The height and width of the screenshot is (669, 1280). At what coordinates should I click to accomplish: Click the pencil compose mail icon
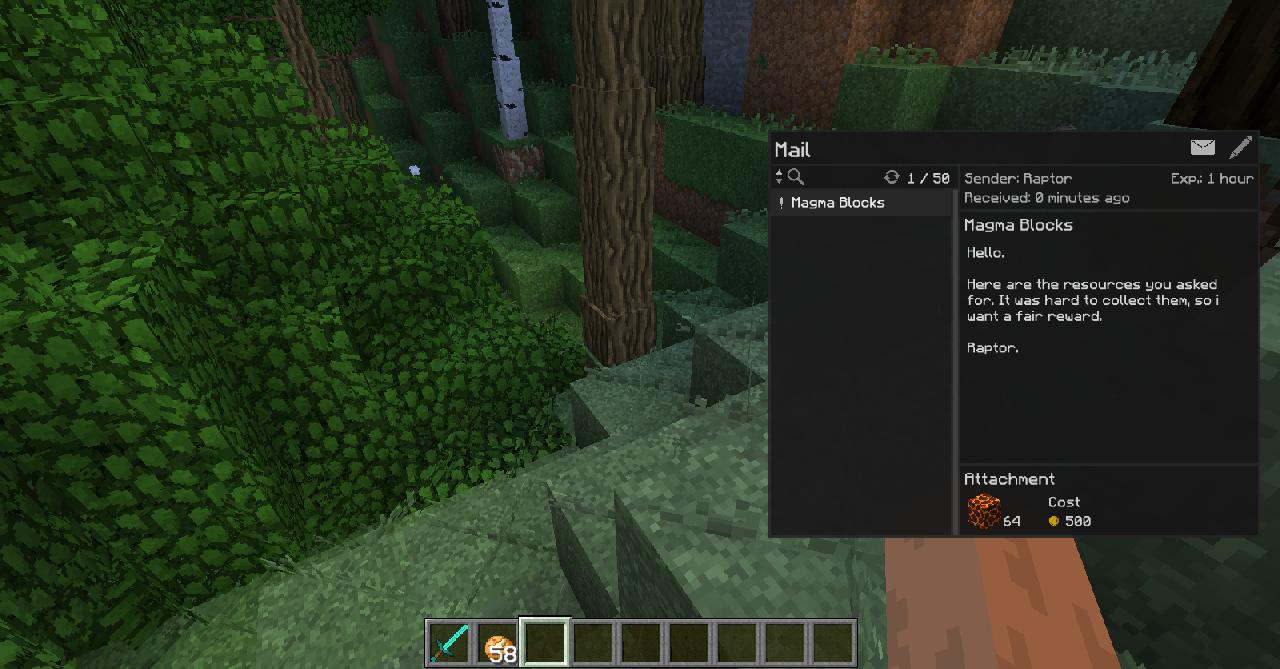pyautogui.click(x=1240, y=148)
